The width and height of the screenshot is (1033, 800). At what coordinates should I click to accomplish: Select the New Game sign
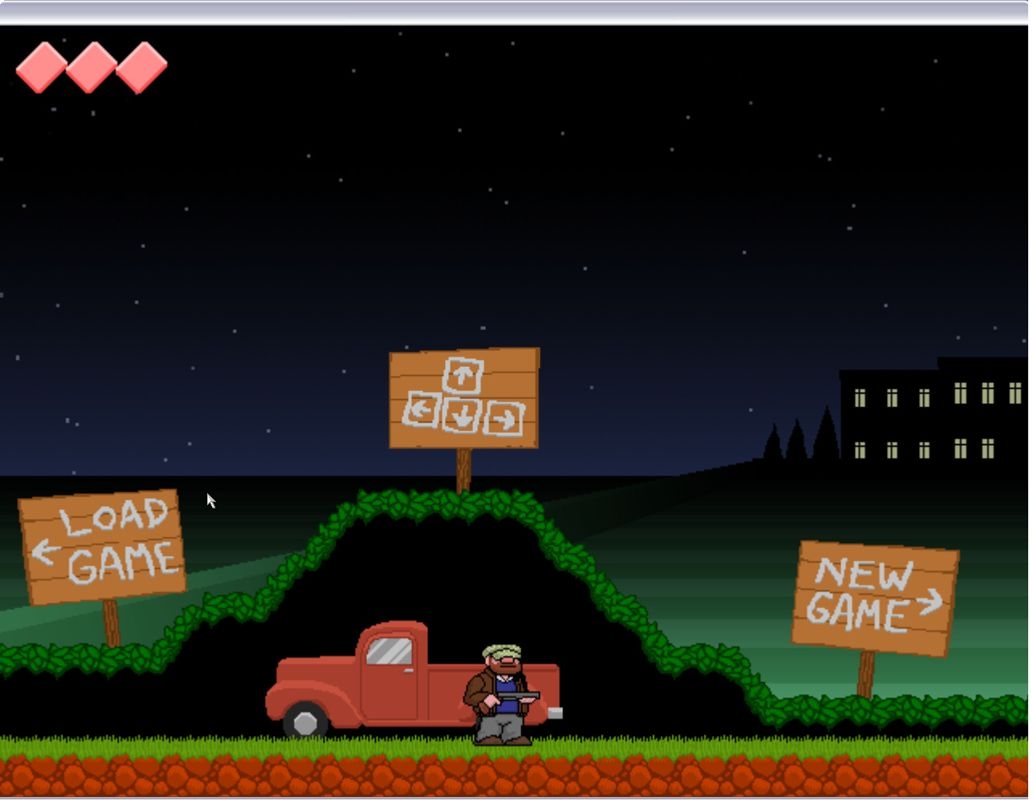[874, 597]
